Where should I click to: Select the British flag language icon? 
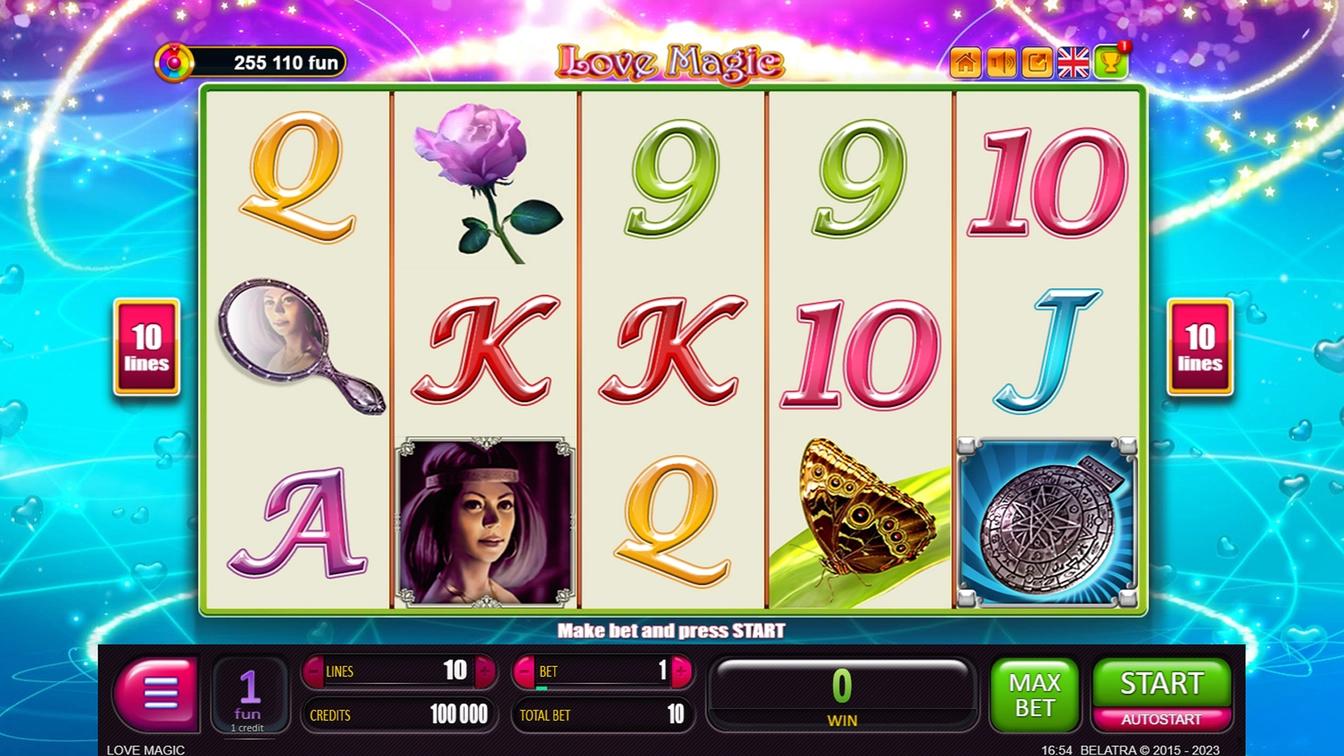click(x=1071, y=62)
